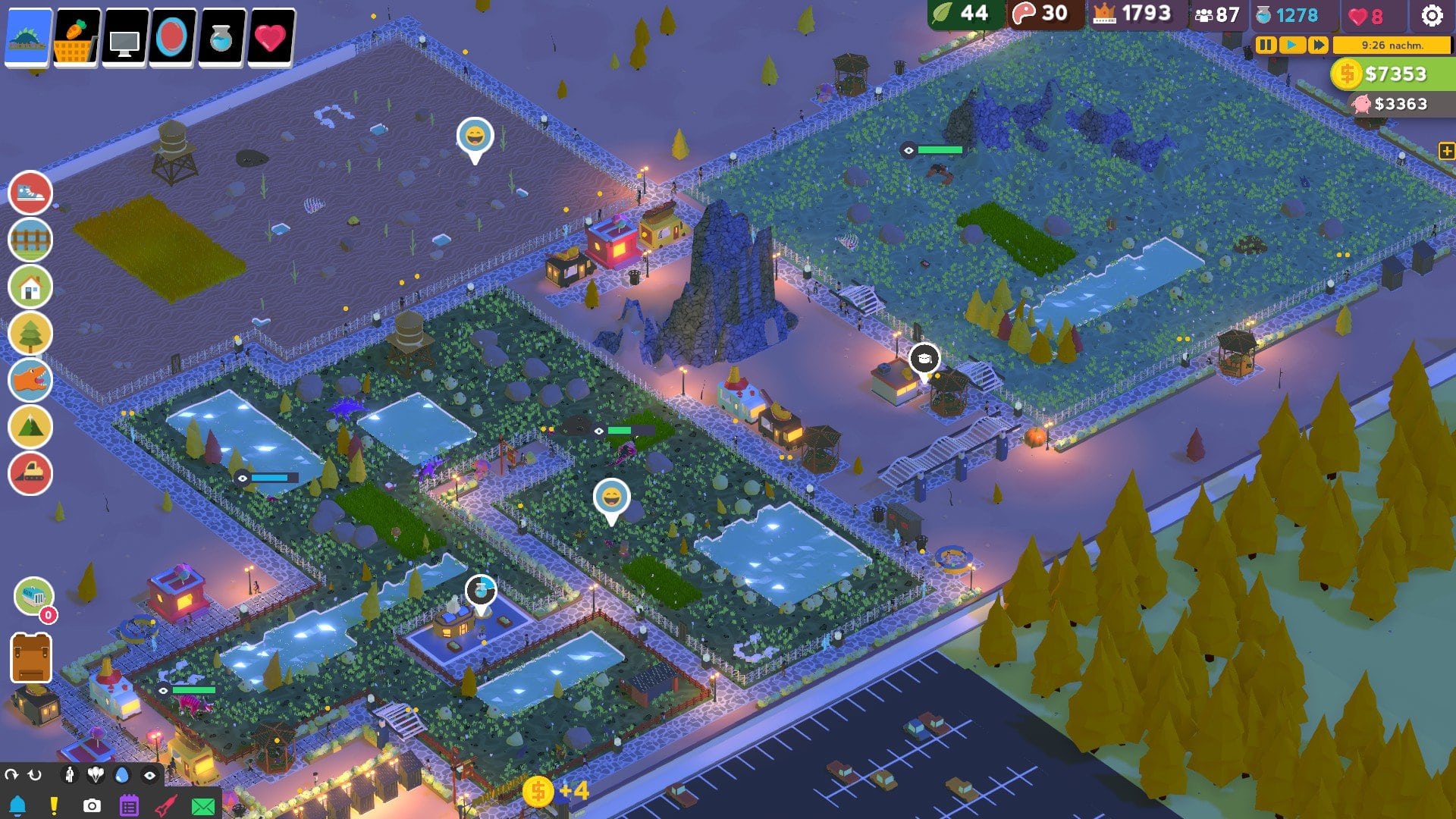
Task: Open the orange dinosaur head category
Action: (x=30, y=380)
